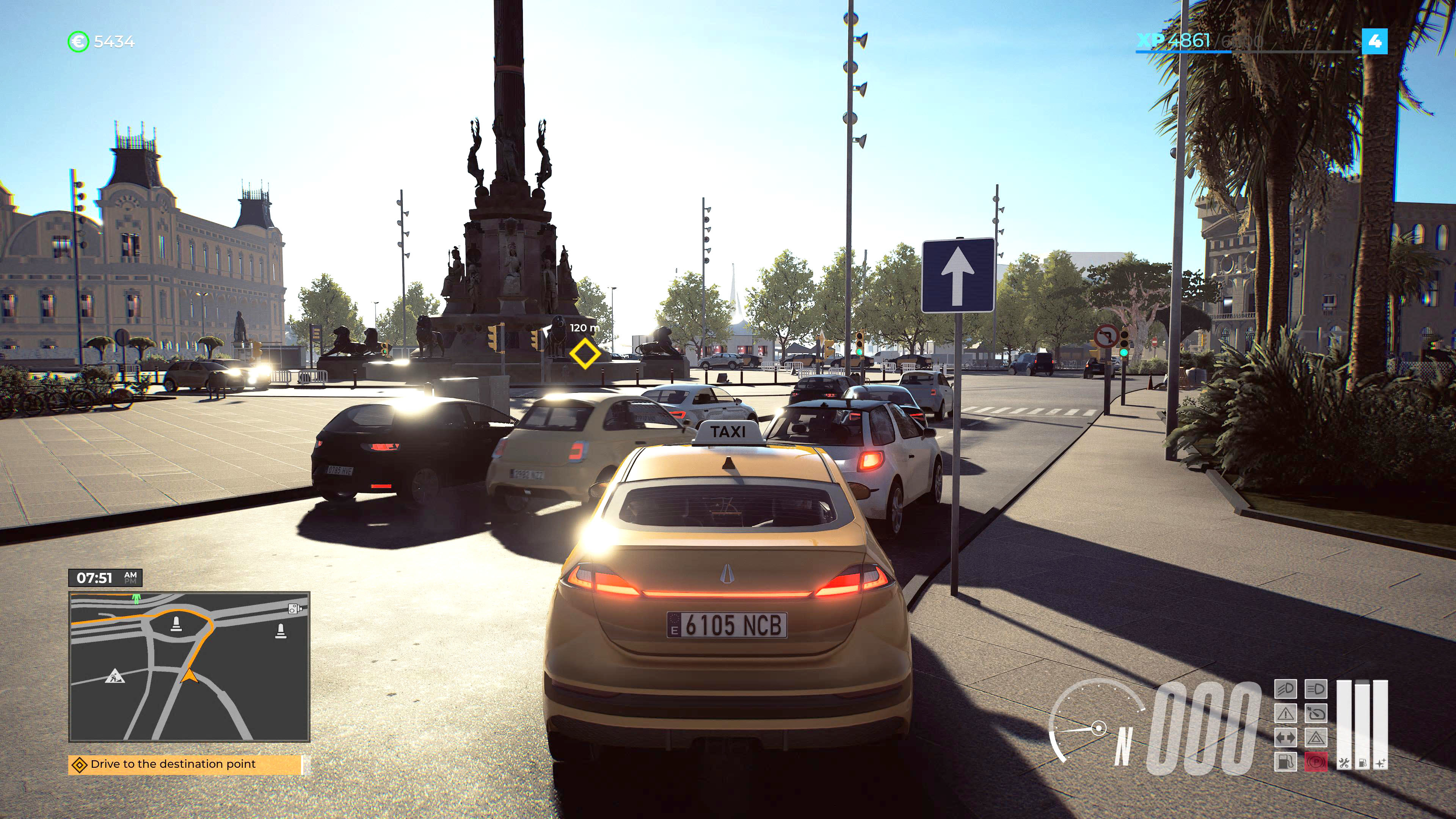The image size is (1456, 819).
Task: Activate the speed limiter icon
Action: click(1315, 714)
